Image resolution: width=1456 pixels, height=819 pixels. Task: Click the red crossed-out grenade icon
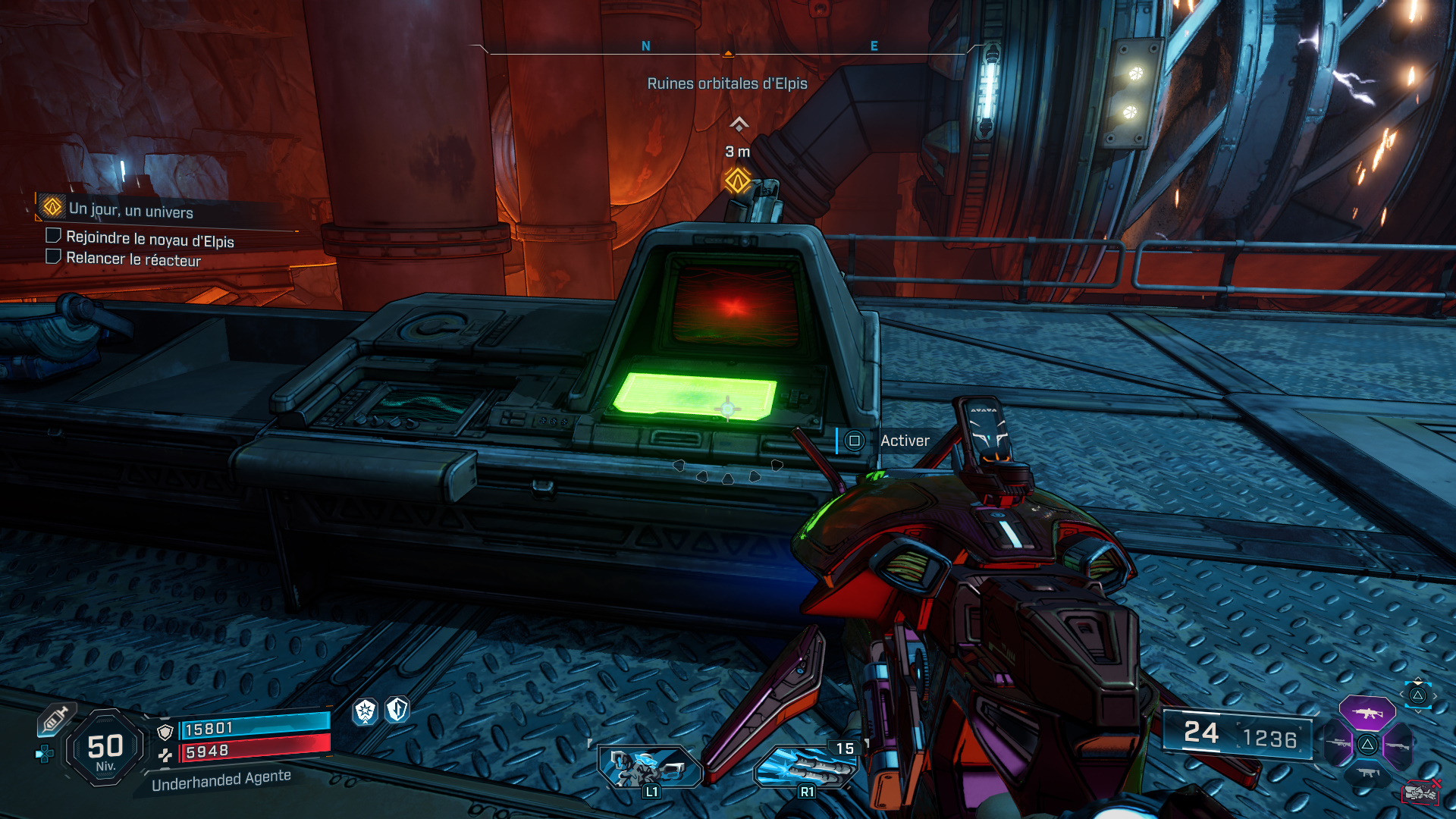(1420, 792)
